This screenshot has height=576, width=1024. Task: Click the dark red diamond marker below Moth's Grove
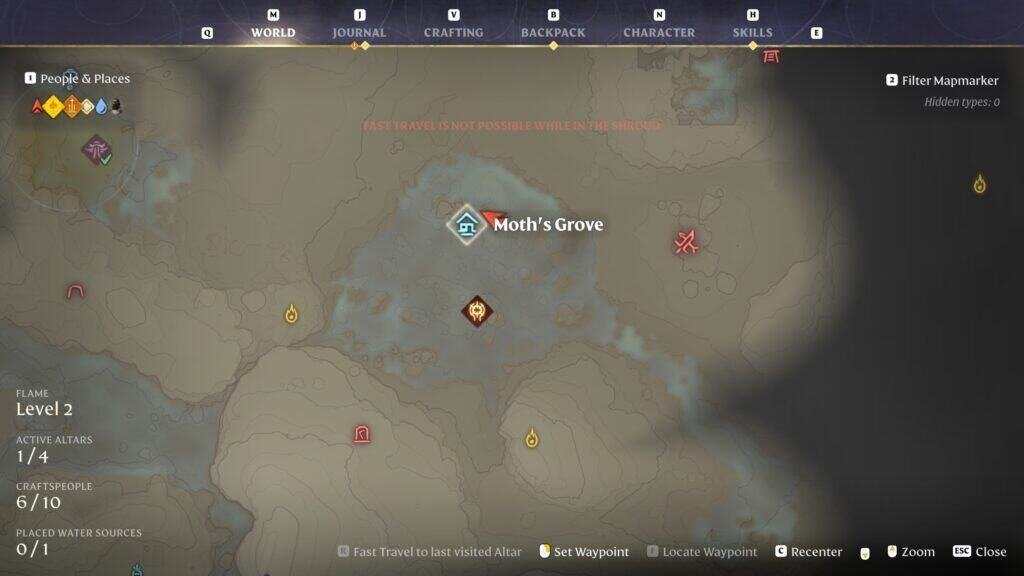(477, 311)
